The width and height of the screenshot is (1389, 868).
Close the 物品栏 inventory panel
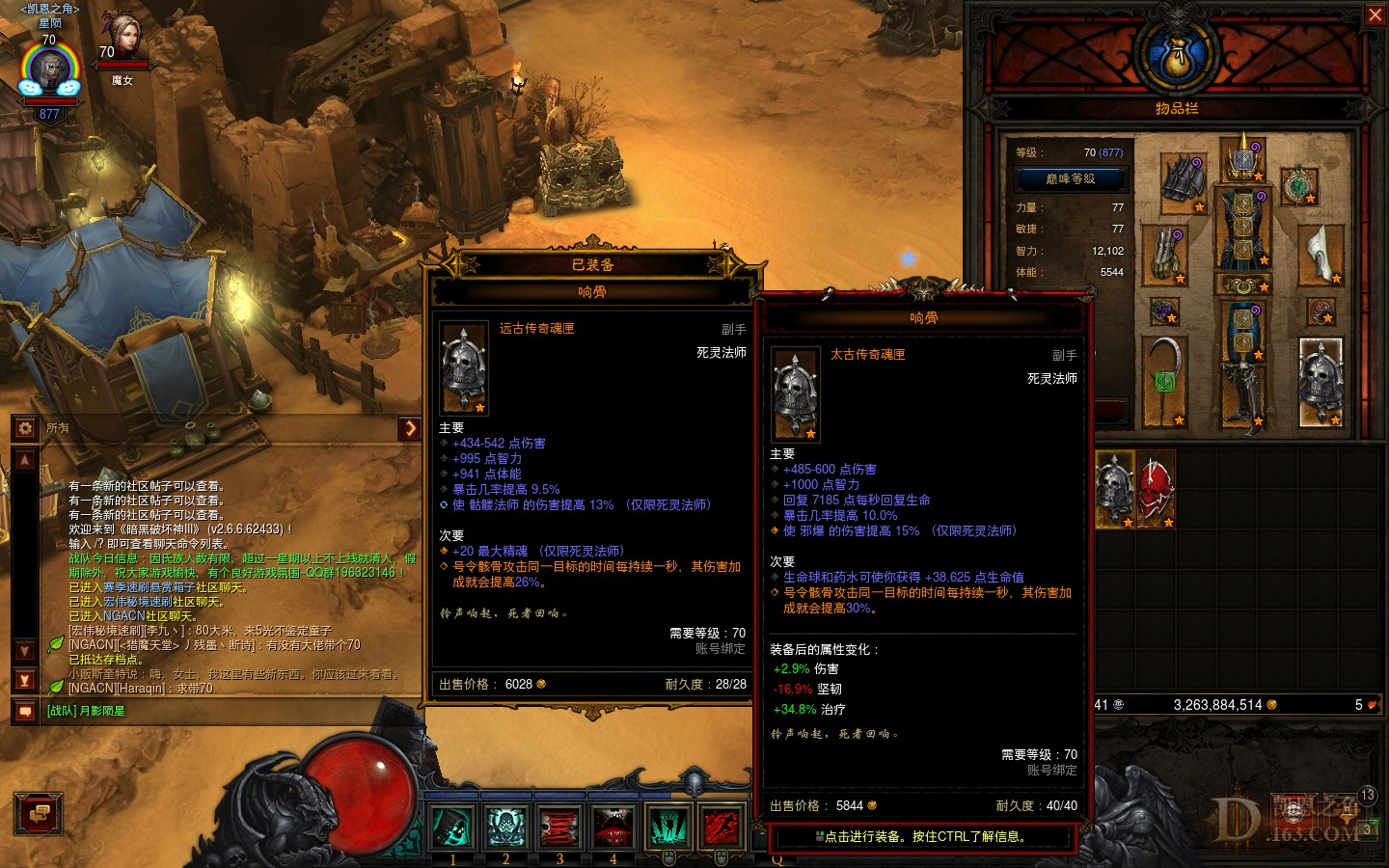[x=1375, y=14]
